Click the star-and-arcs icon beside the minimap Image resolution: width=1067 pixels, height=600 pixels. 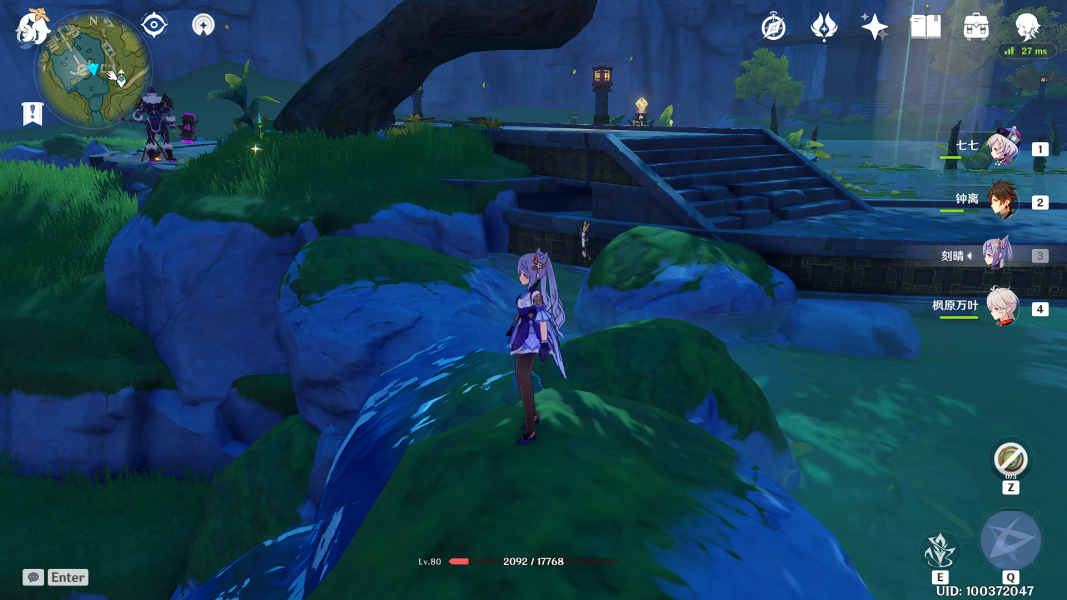203,25
